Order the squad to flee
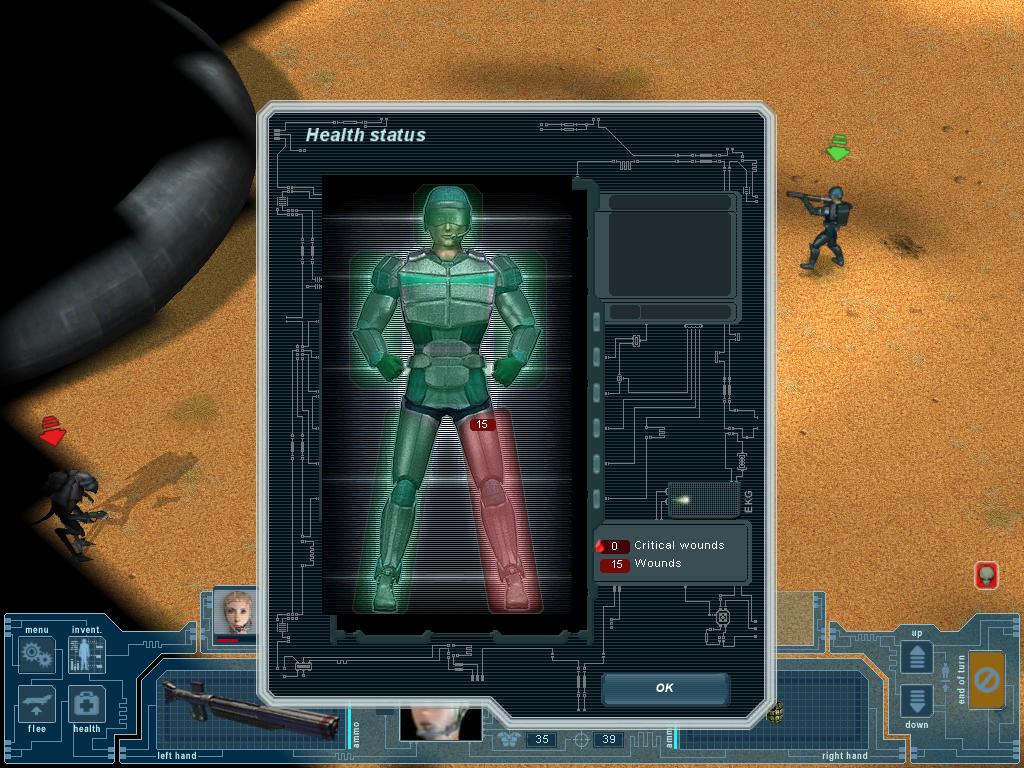The height and width of the screenshot is (768, 1024). (37, 705)
